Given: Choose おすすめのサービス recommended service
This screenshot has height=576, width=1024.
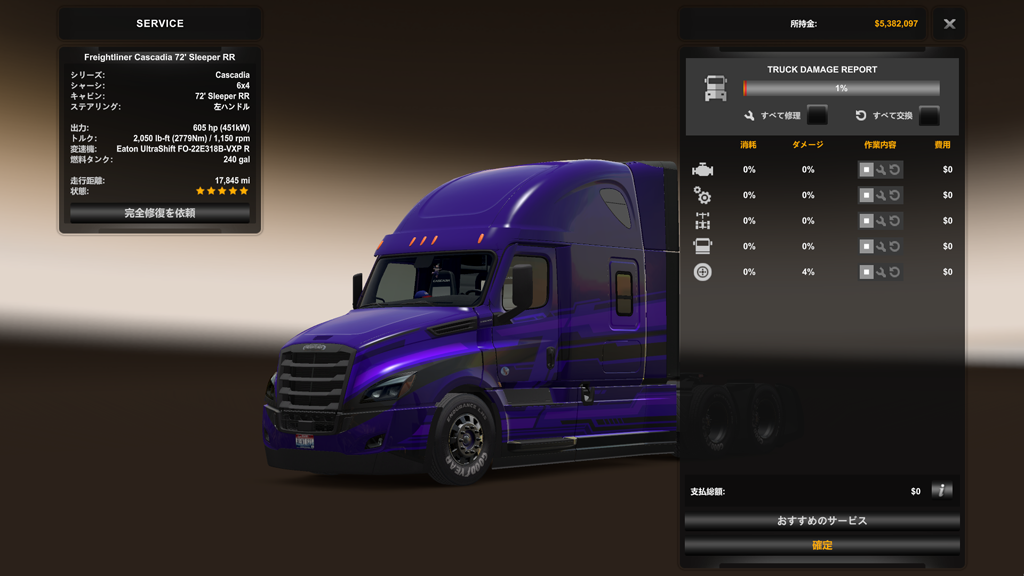Looking at the screenshot, I should click(822, 521).
